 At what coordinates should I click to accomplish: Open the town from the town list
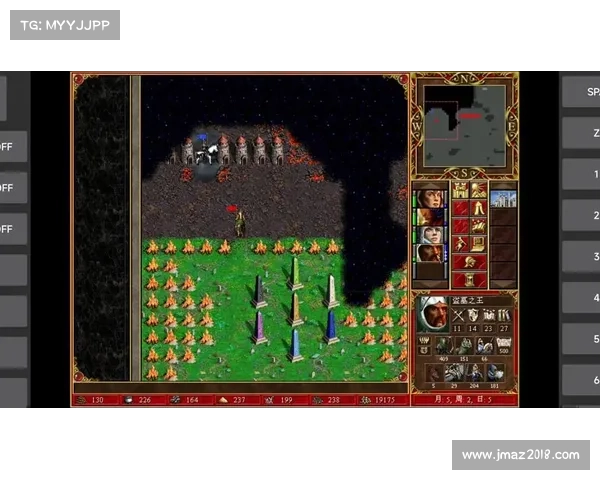click(x=503, y=198)
